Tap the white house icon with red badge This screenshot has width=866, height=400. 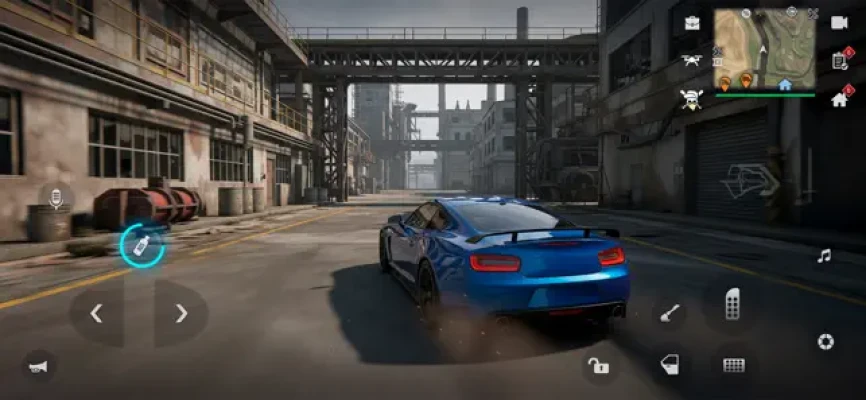(839, 99)
